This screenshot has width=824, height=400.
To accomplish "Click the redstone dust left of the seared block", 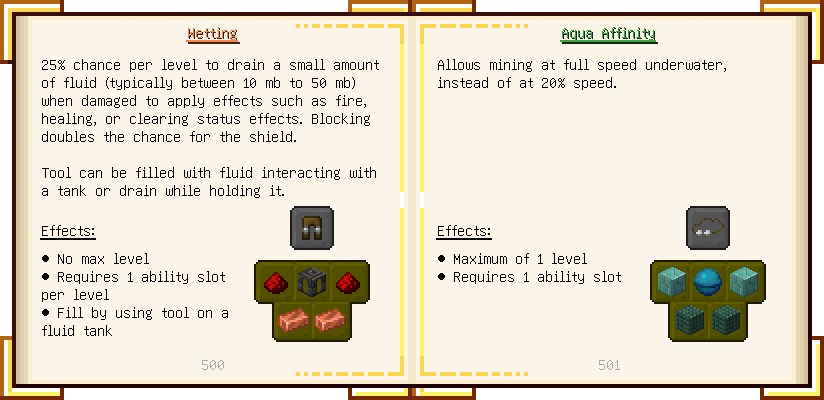I will [x=274, y=281].
